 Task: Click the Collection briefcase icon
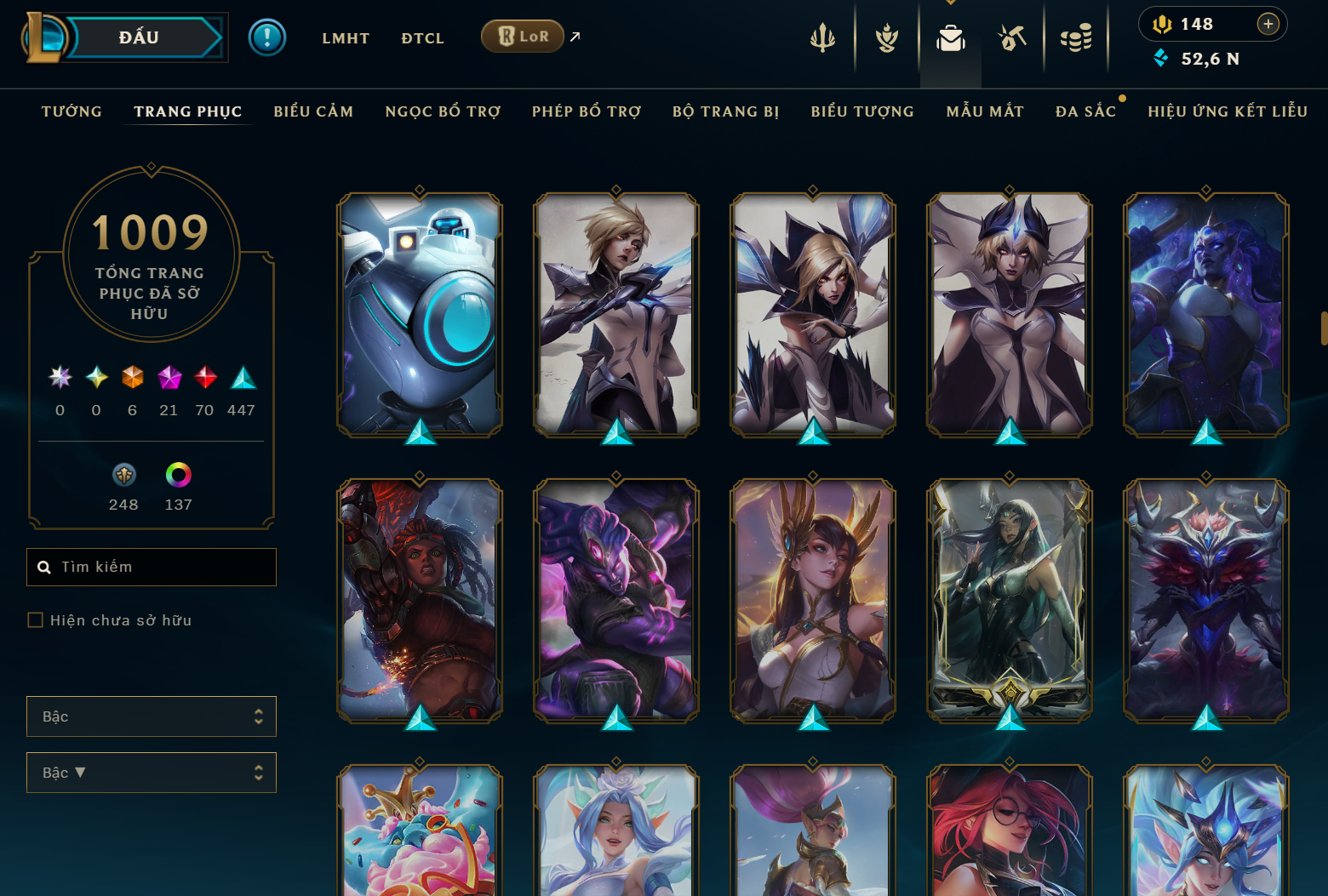950,37
